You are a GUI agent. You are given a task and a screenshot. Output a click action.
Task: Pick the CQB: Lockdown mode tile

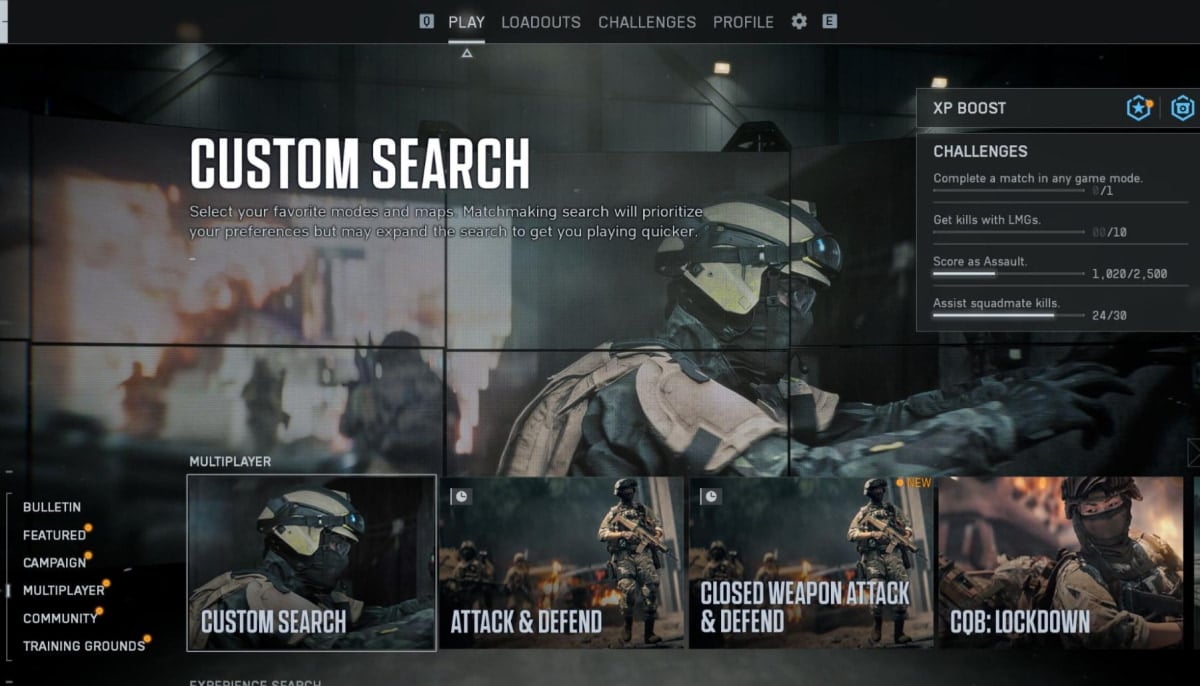(x=1061, y=563)
